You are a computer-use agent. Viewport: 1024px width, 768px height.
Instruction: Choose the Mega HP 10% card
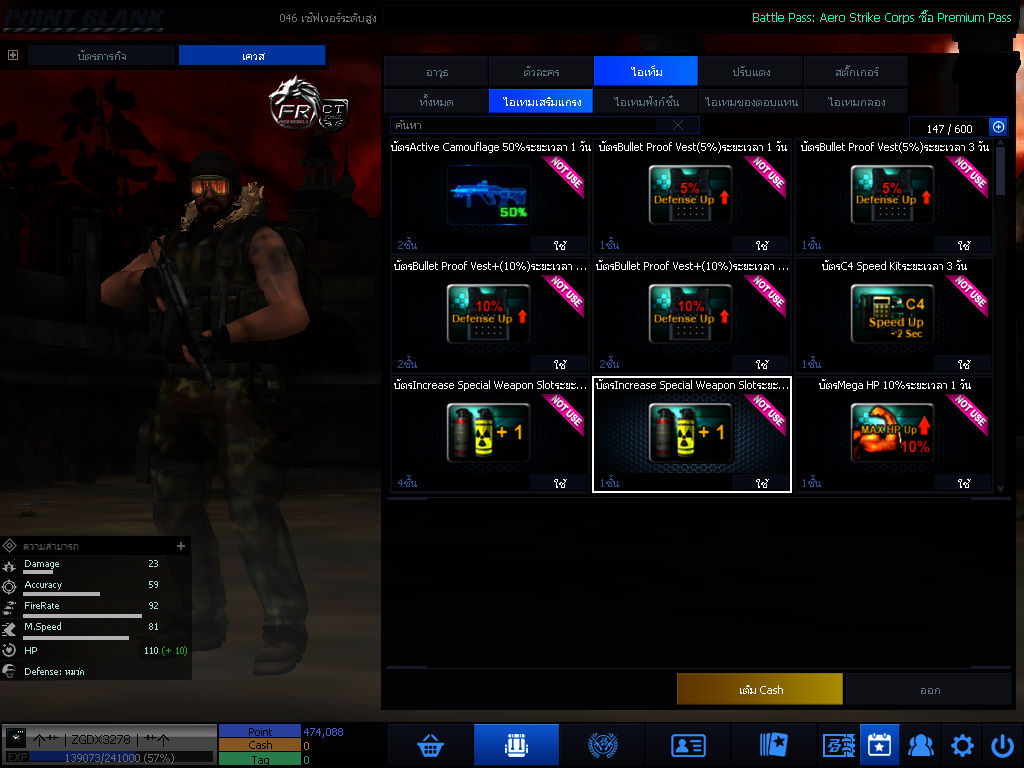[x=893, y=434]
